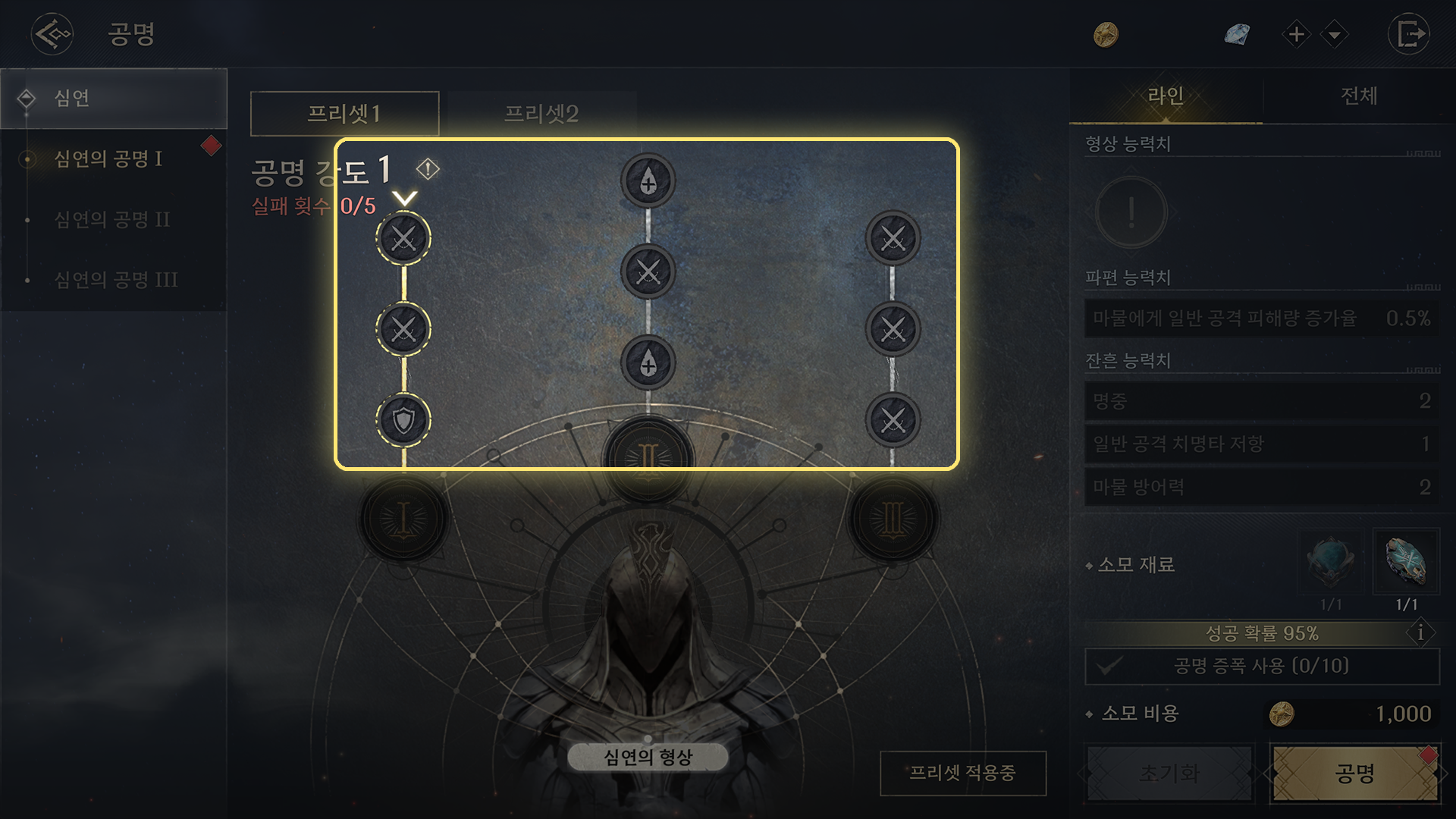Click the 심연의 형상 label button
The width and height of the screenshot is (1456, 819).
[x=648, y=757]
